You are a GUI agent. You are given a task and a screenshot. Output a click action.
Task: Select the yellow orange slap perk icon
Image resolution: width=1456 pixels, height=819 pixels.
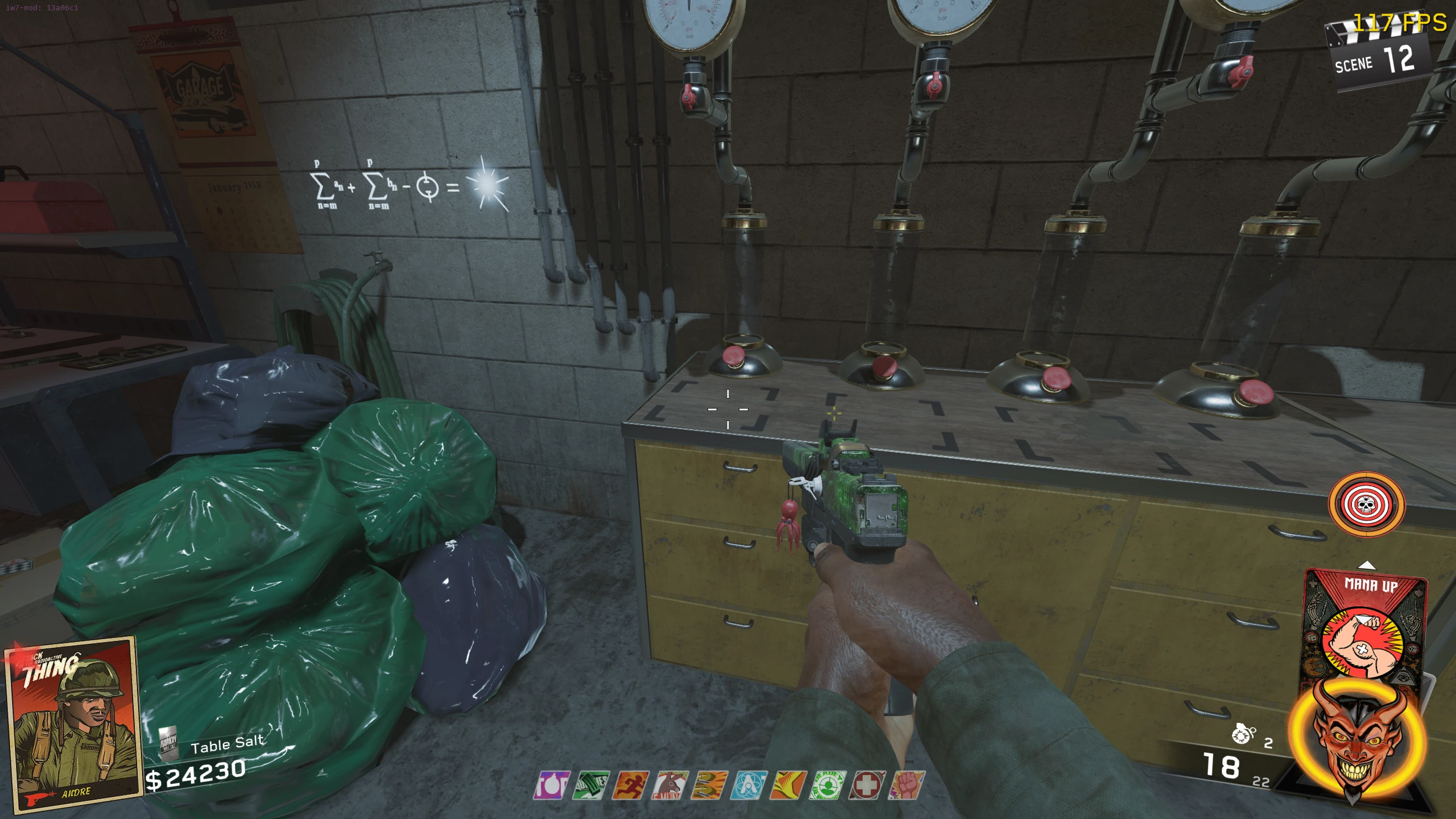pos(788,785)
